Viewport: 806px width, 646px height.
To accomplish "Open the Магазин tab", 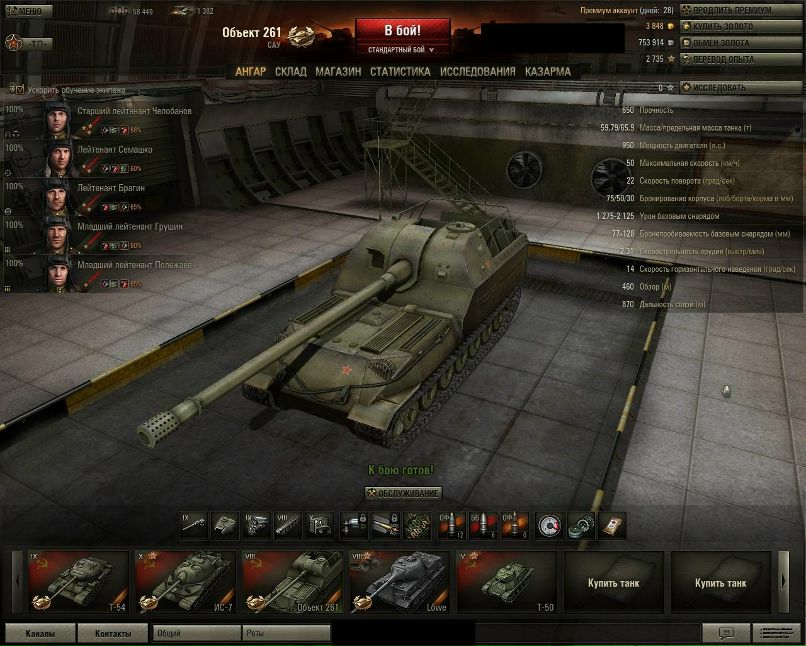I will pyautogui.click(x=338, y=72).
